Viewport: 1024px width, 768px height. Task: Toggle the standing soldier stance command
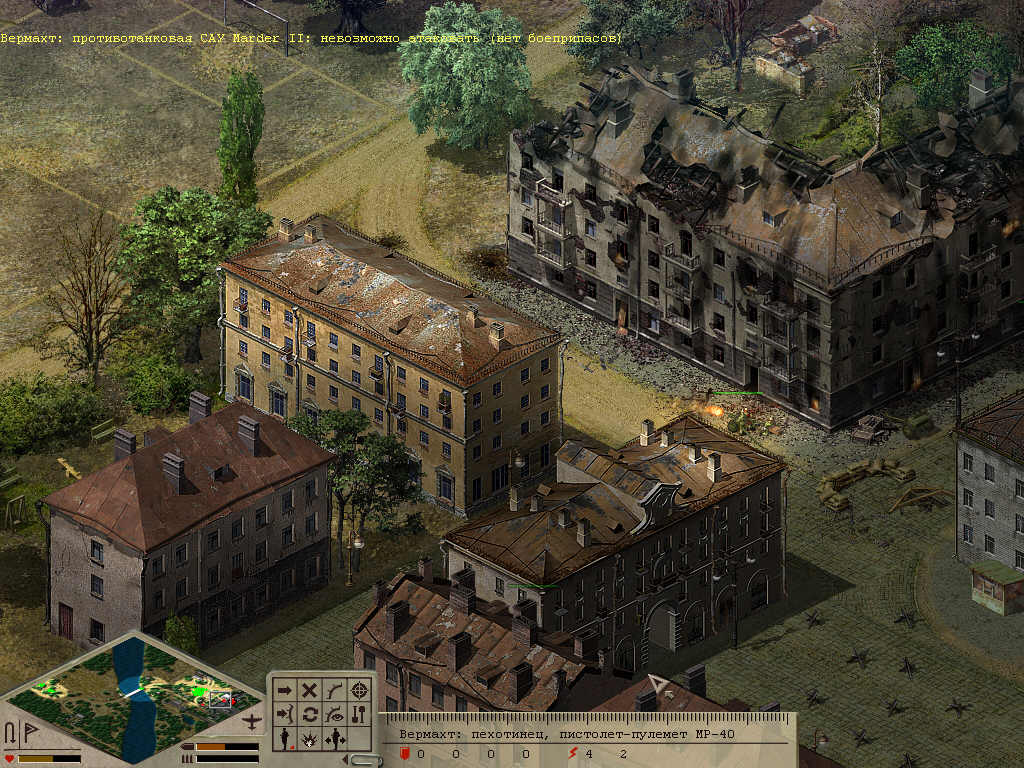pyautogui.click(x=285, y=739)
